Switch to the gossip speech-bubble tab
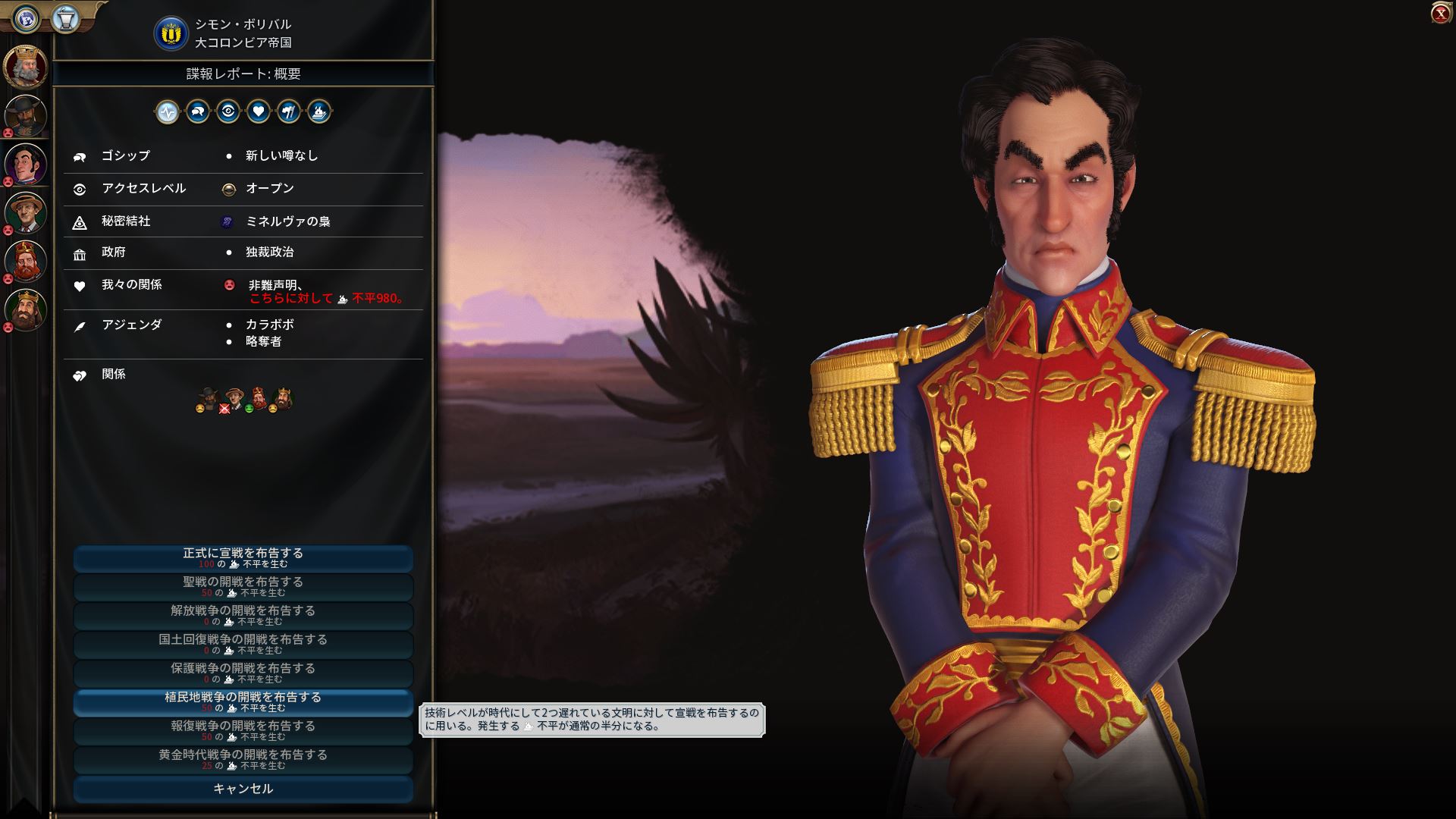The image size is (1456, 819). (x=198, y=112)
